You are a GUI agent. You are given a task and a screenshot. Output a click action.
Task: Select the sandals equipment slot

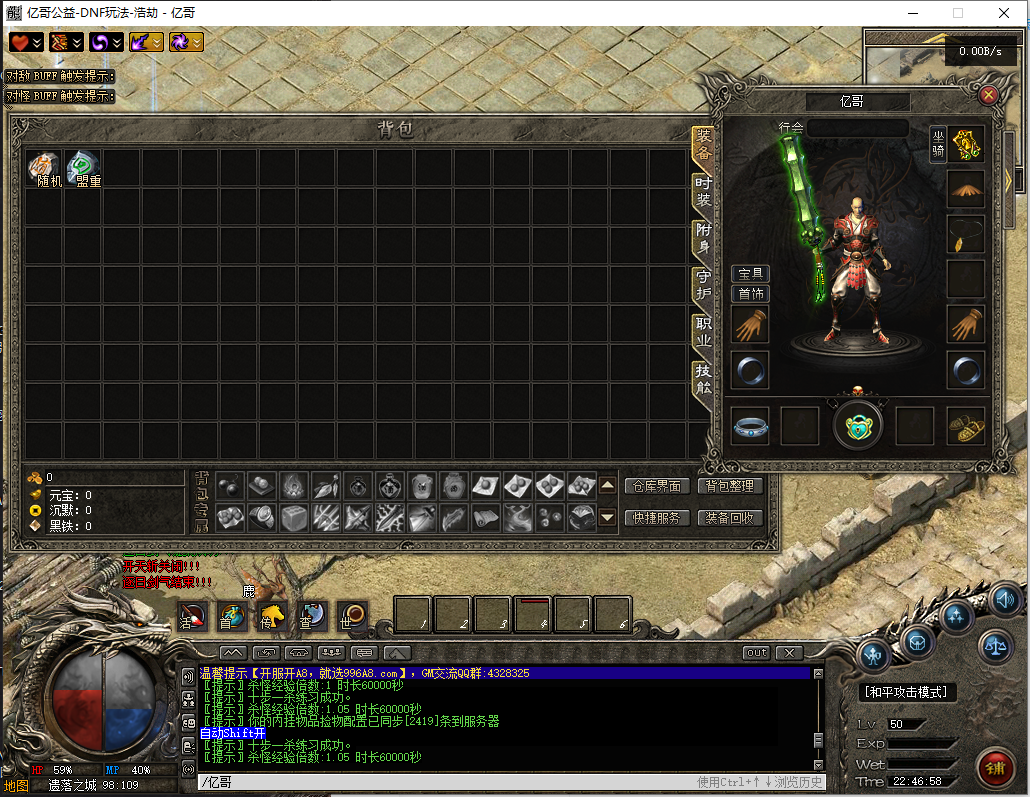966,426
